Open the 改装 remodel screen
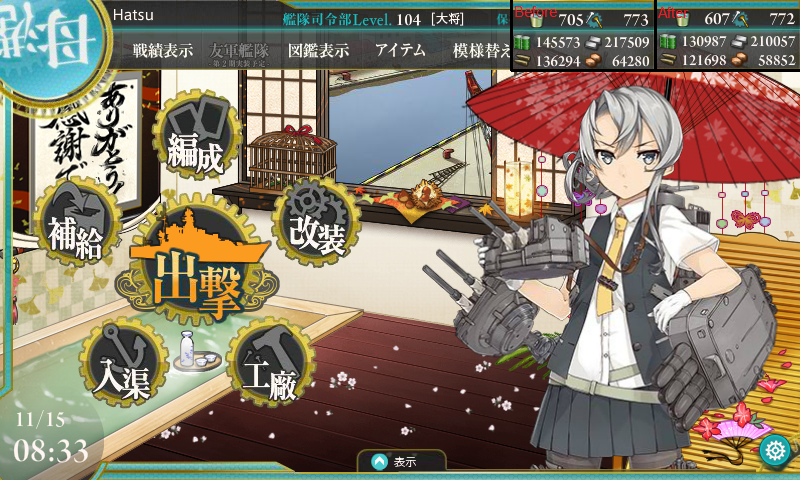Viewport: 800px width, 480px height. [316, 222]
